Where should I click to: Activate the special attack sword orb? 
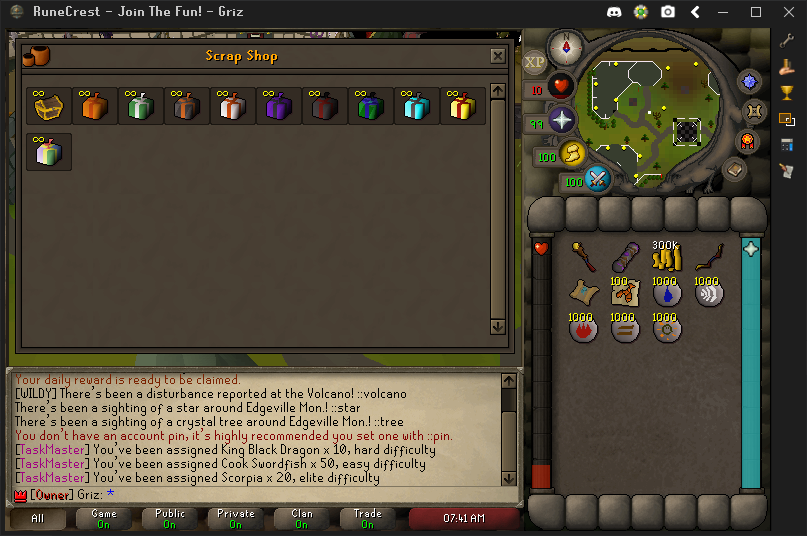[598, 179]
